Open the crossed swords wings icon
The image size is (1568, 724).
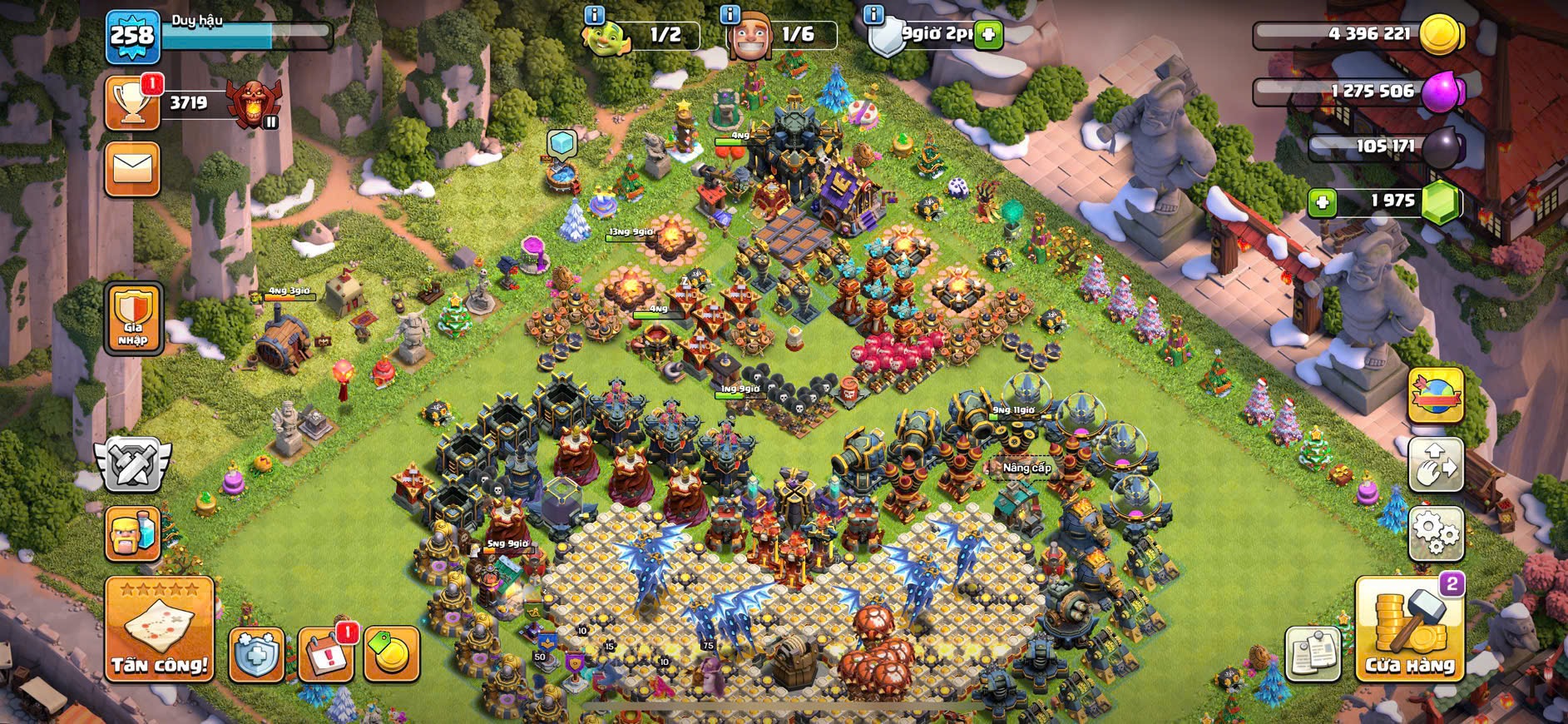pyautogui.click(x=133, y=463)
